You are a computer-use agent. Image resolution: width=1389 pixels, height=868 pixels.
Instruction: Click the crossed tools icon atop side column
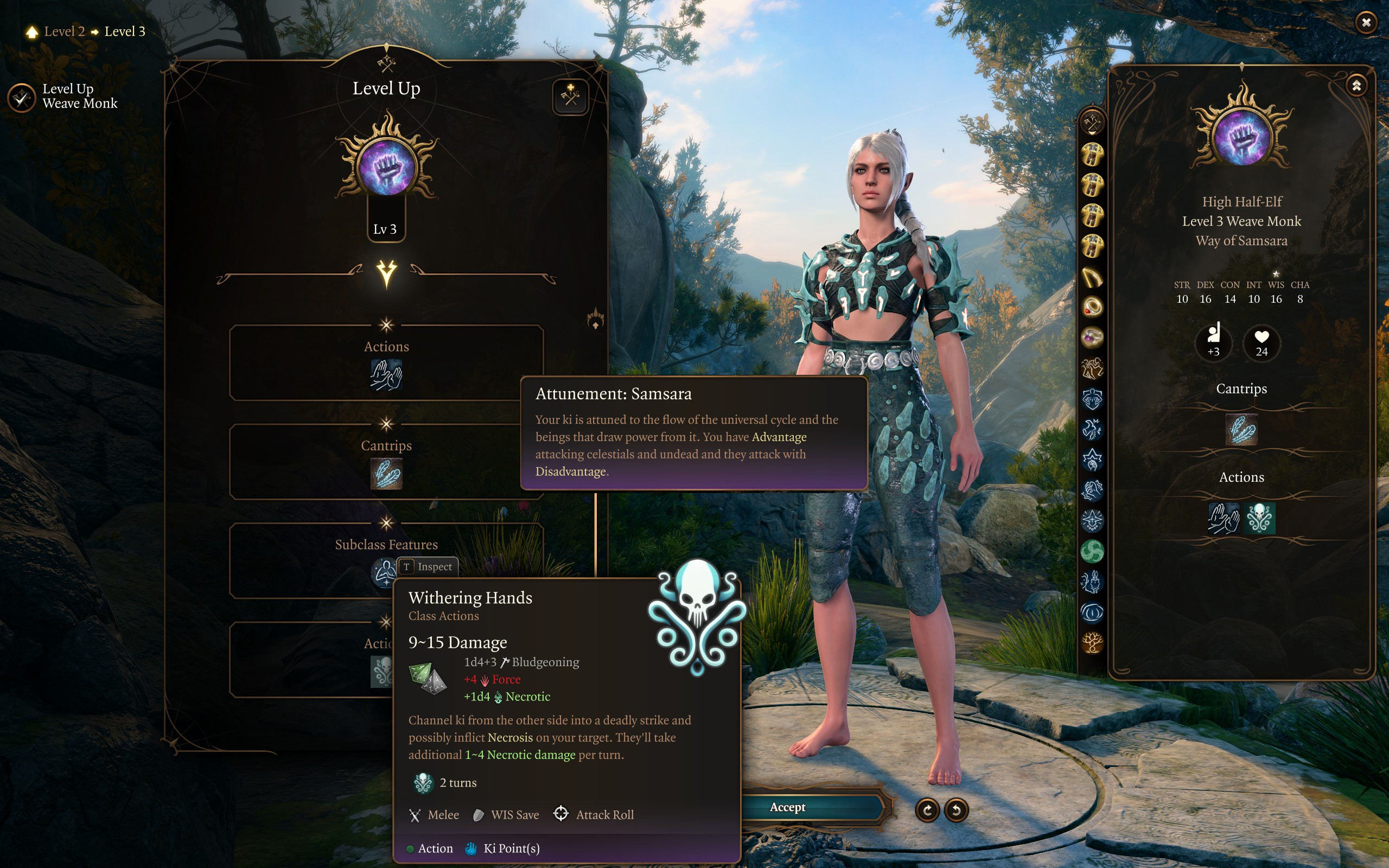(1092, 122)
